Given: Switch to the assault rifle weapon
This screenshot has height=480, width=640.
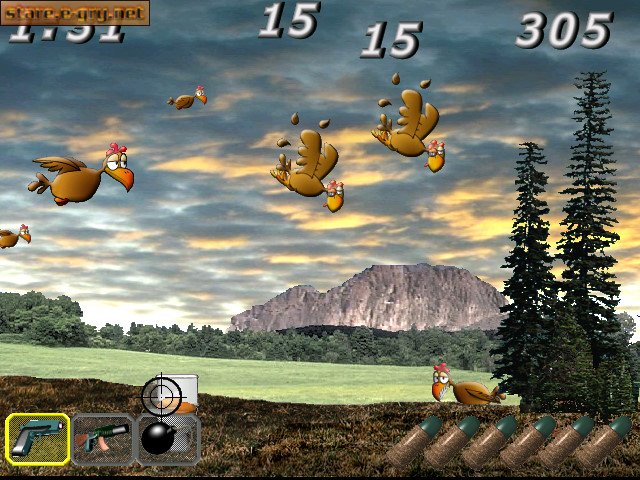Looking at the screenshot, I should [103, 439].
